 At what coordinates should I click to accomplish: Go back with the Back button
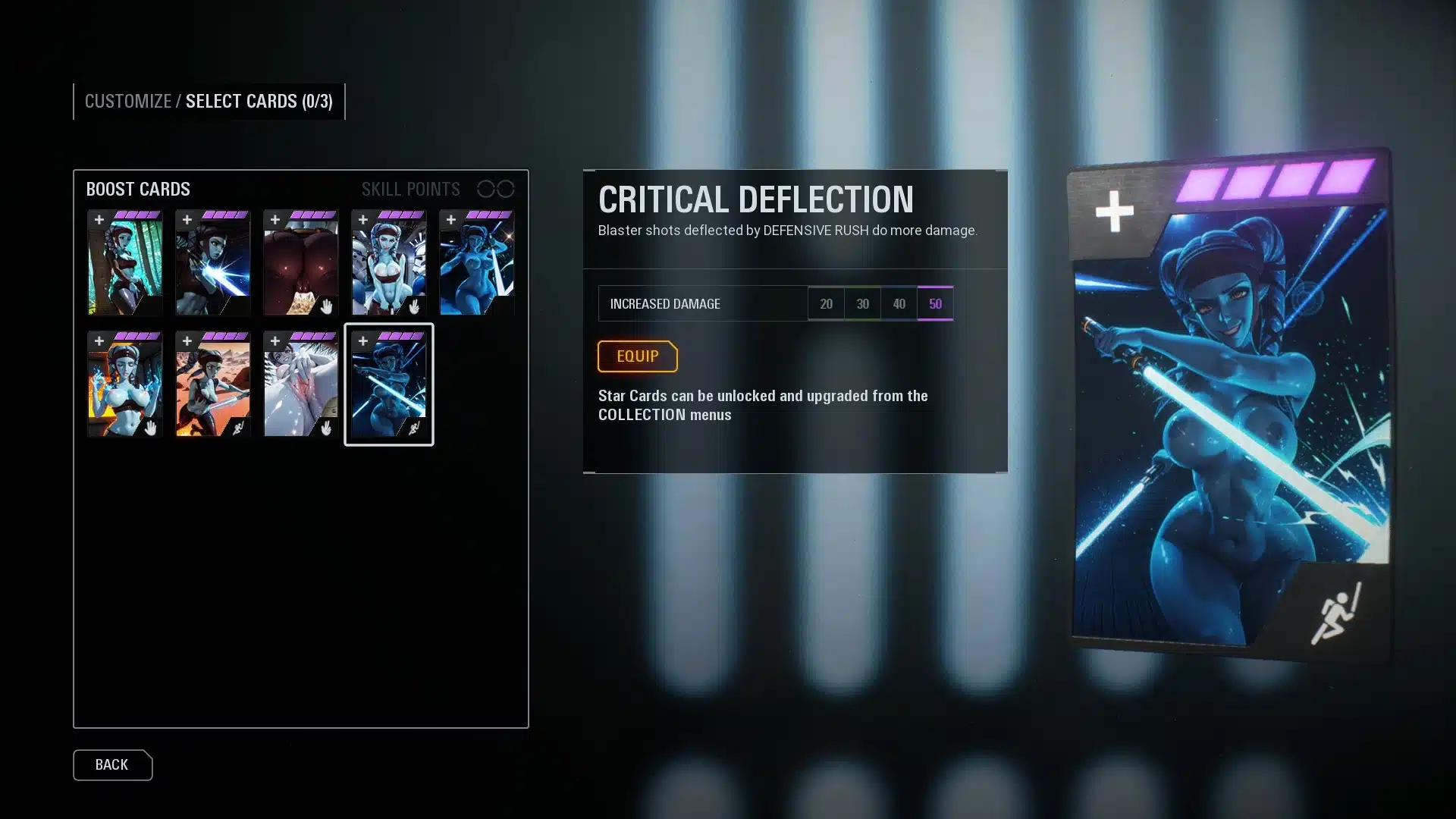[x=112, y=765]
